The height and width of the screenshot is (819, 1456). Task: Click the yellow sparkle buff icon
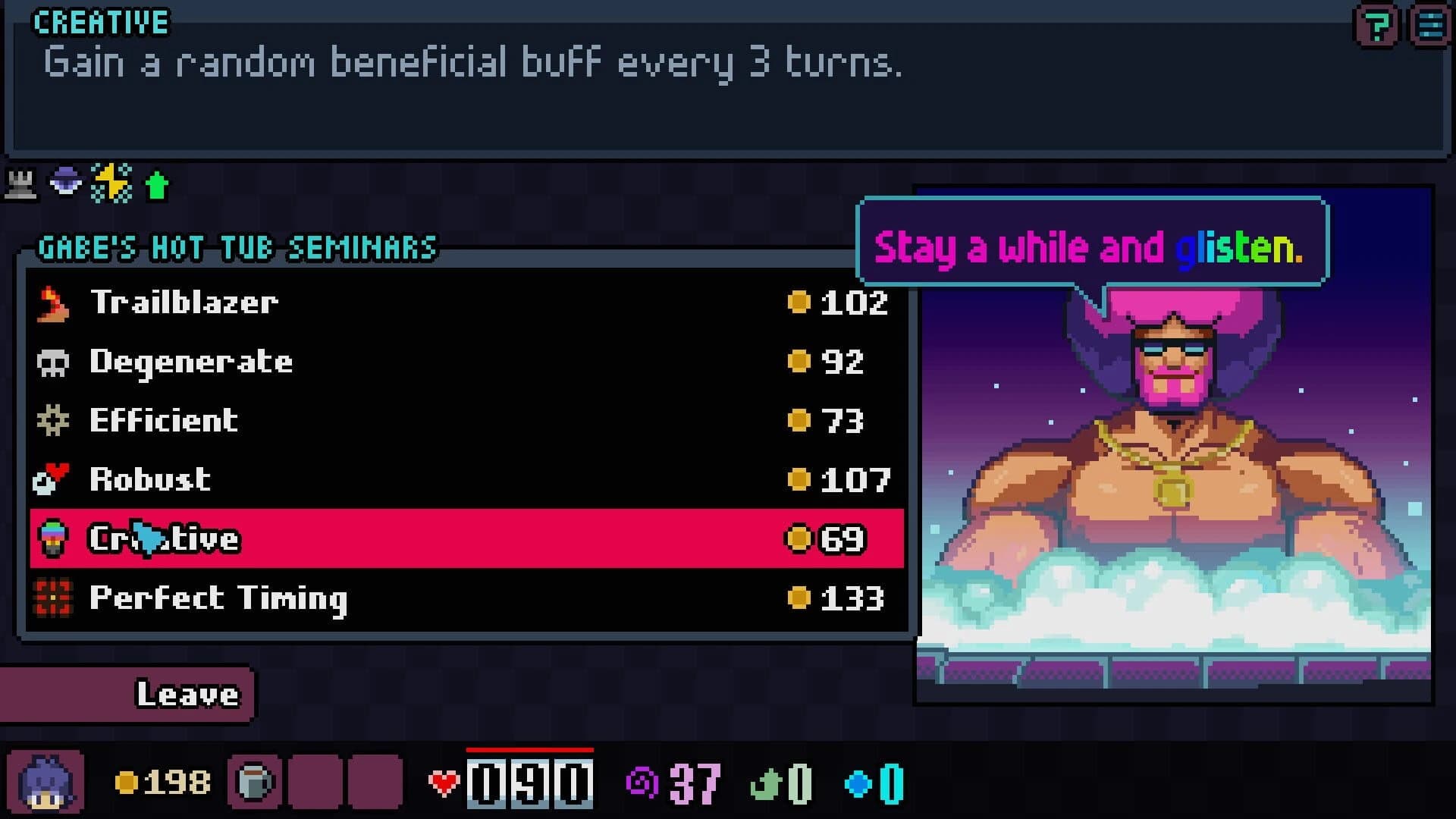[111, 182]
